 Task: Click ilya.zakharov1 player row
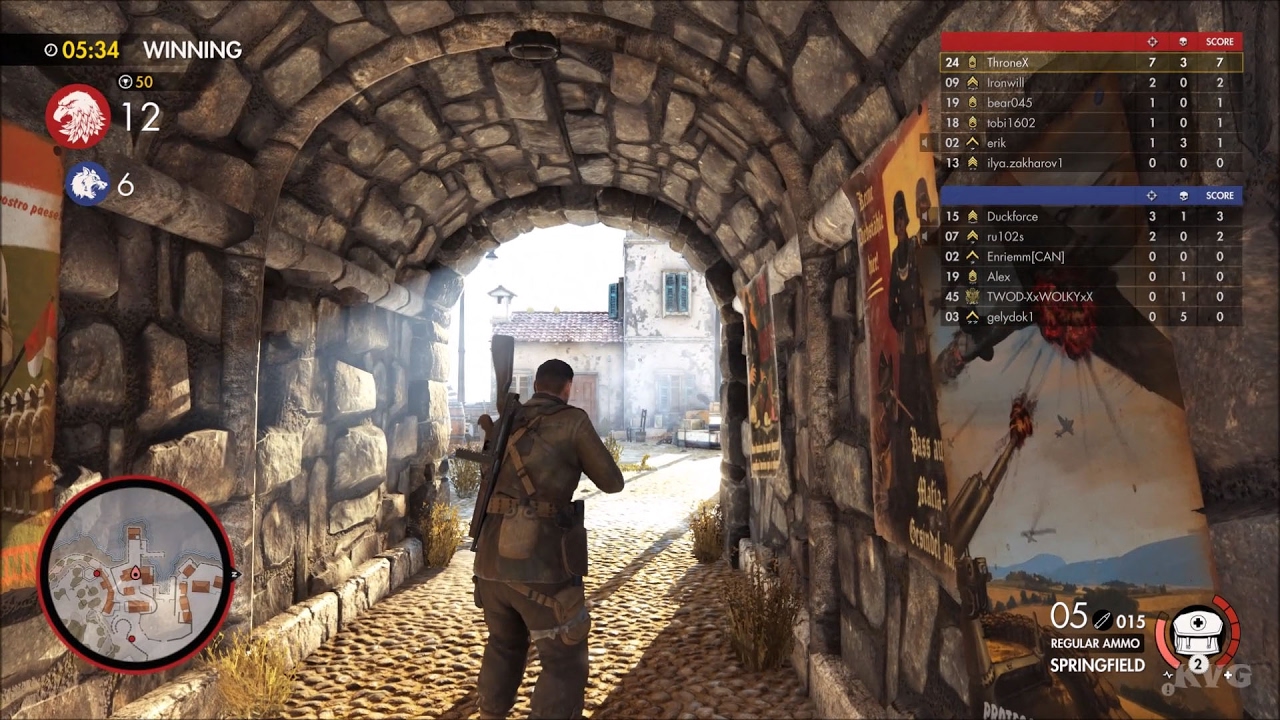[1091, 163]
